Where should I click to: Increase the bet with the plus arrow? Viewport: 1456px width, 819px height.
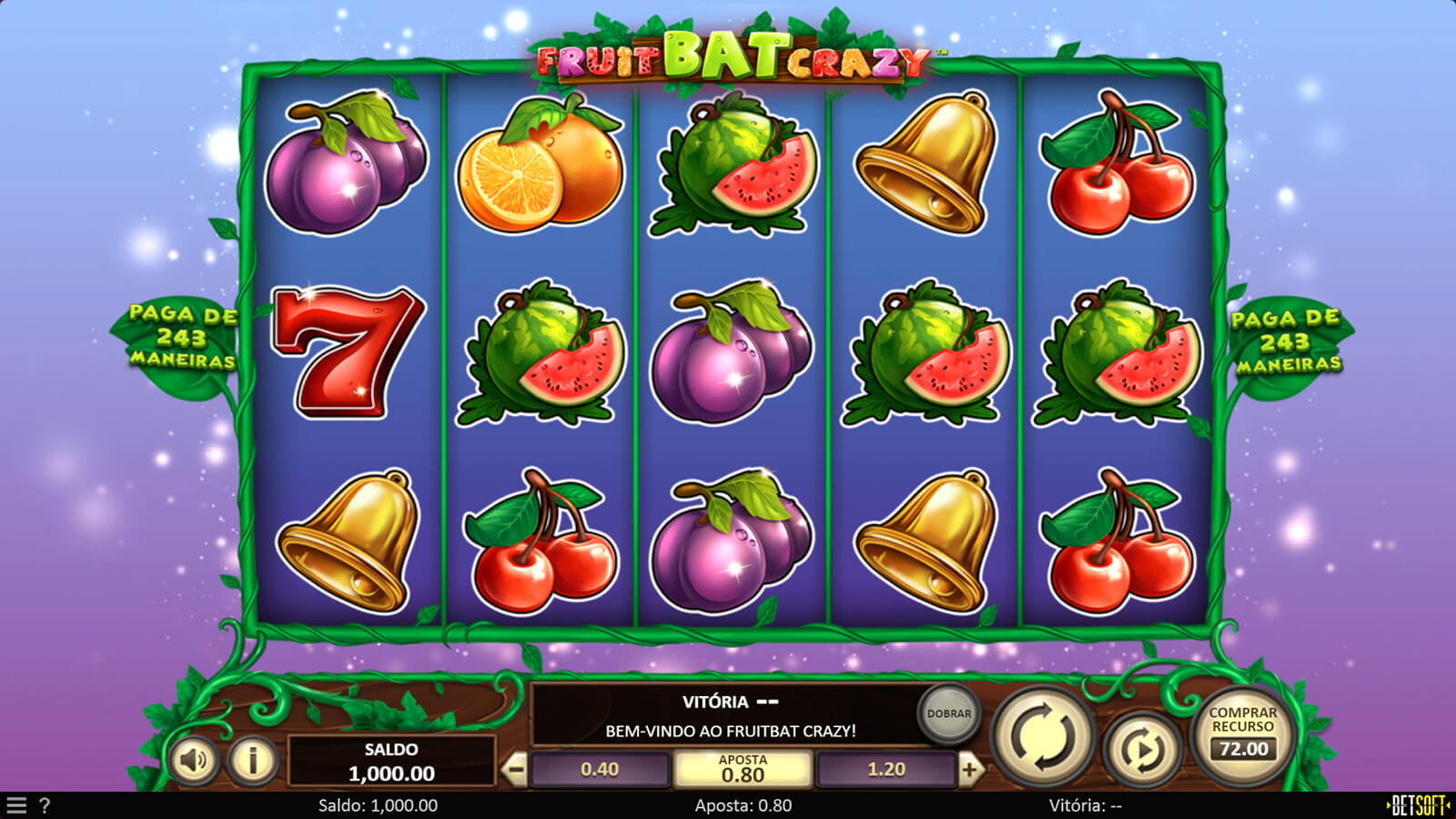click(x=969, y=770)
